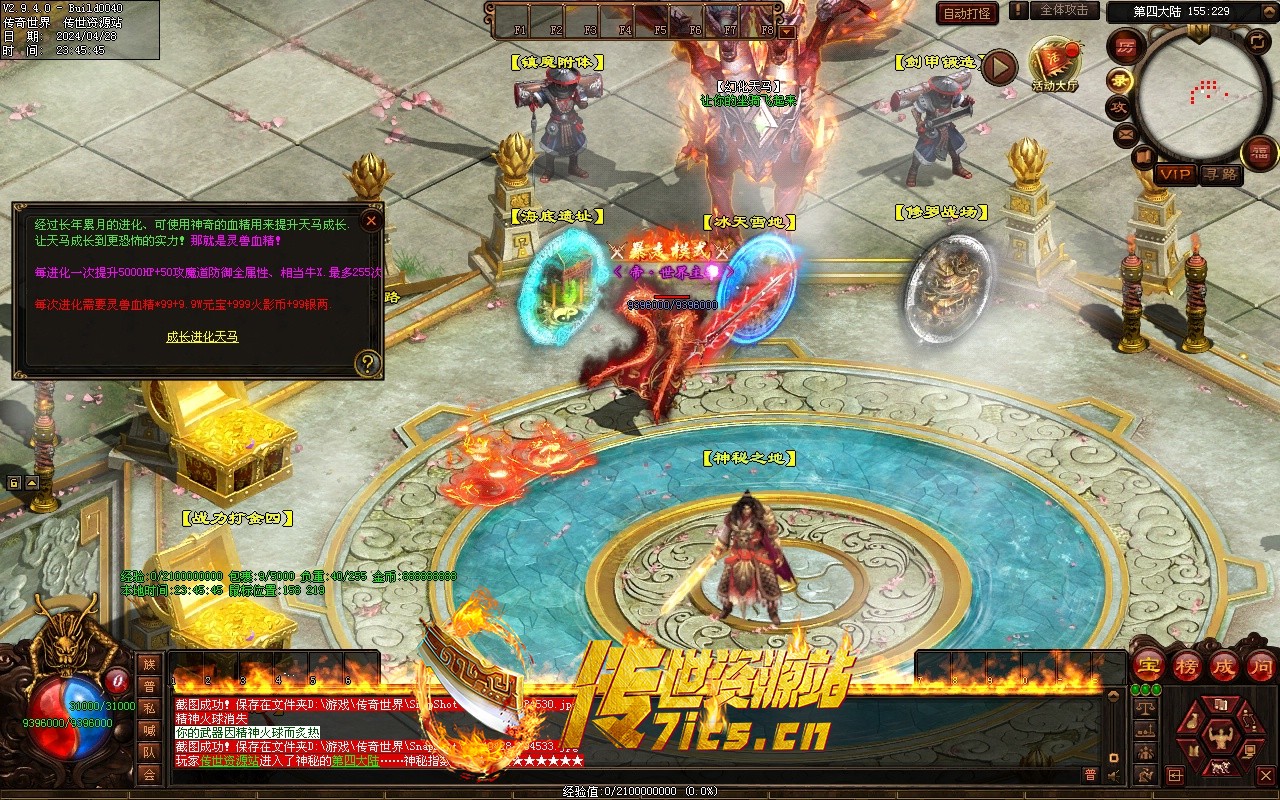Switch to the 队 team chat channel
Image resolution: width=1280 pixels, height=800 pixels.
pyautogui.click(x=149, y=752)
